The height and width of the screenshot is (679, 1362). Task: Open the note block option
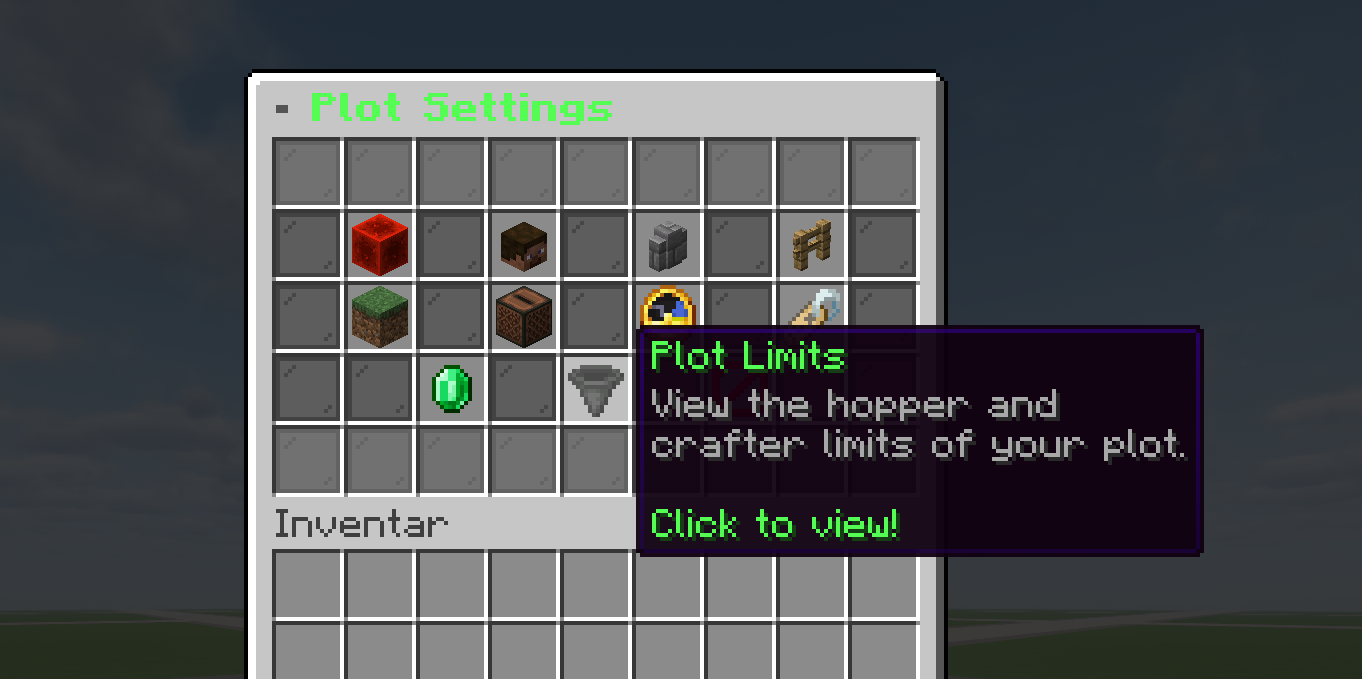pos(523,316)
